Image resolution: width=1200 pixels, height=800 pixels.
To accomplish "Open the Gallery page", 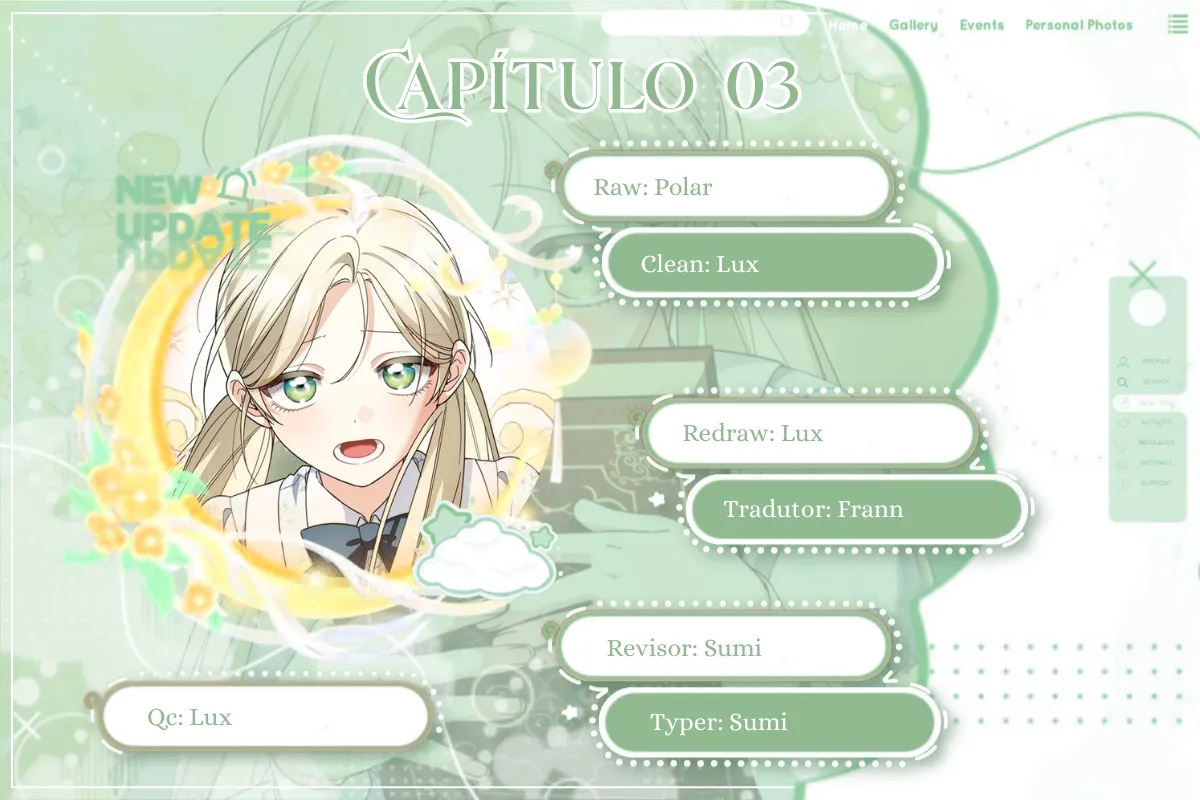I will 913,25.
